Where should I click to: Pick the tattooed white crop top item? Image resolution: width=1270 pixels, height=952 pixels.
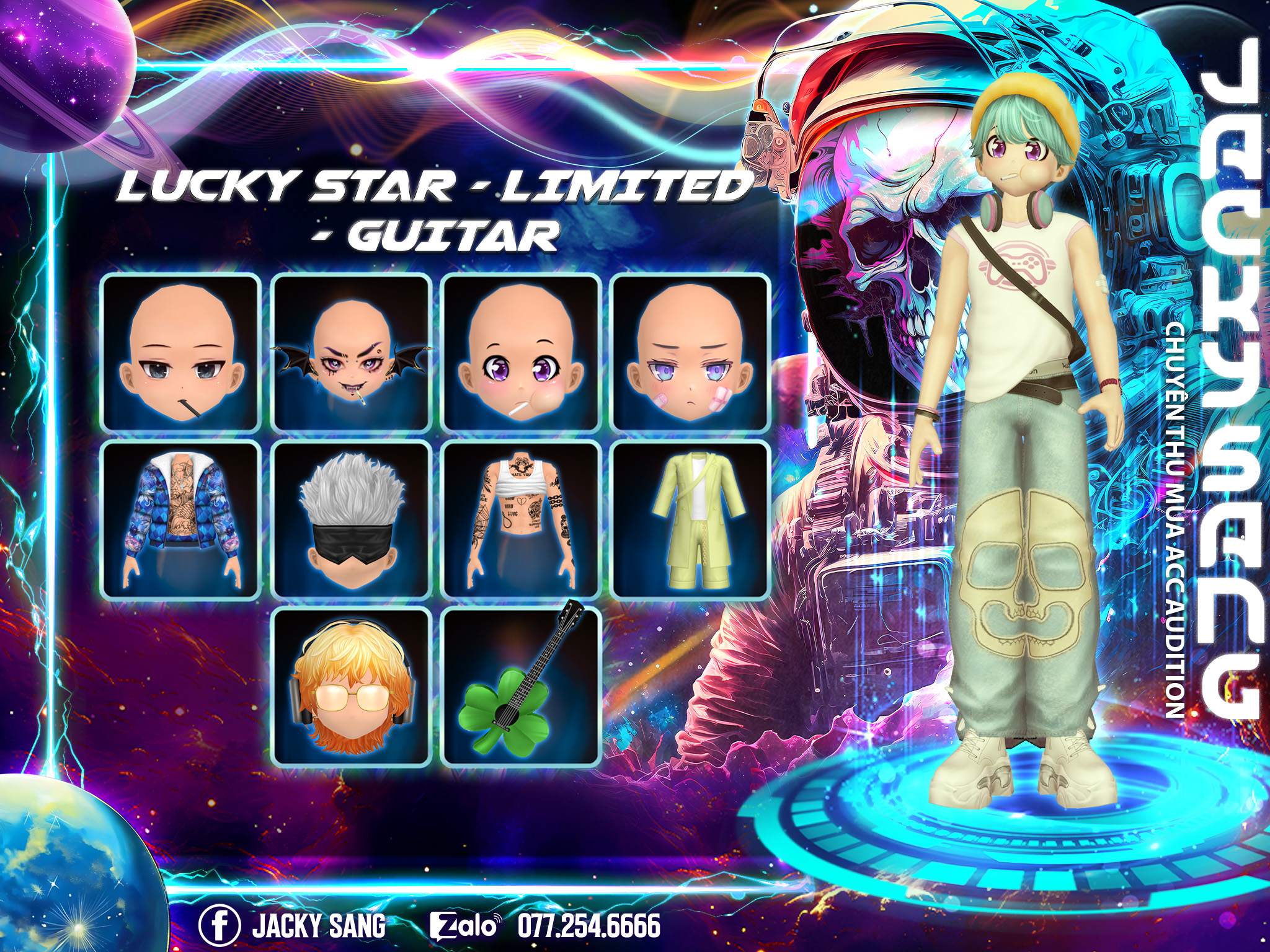pos(521,521)
